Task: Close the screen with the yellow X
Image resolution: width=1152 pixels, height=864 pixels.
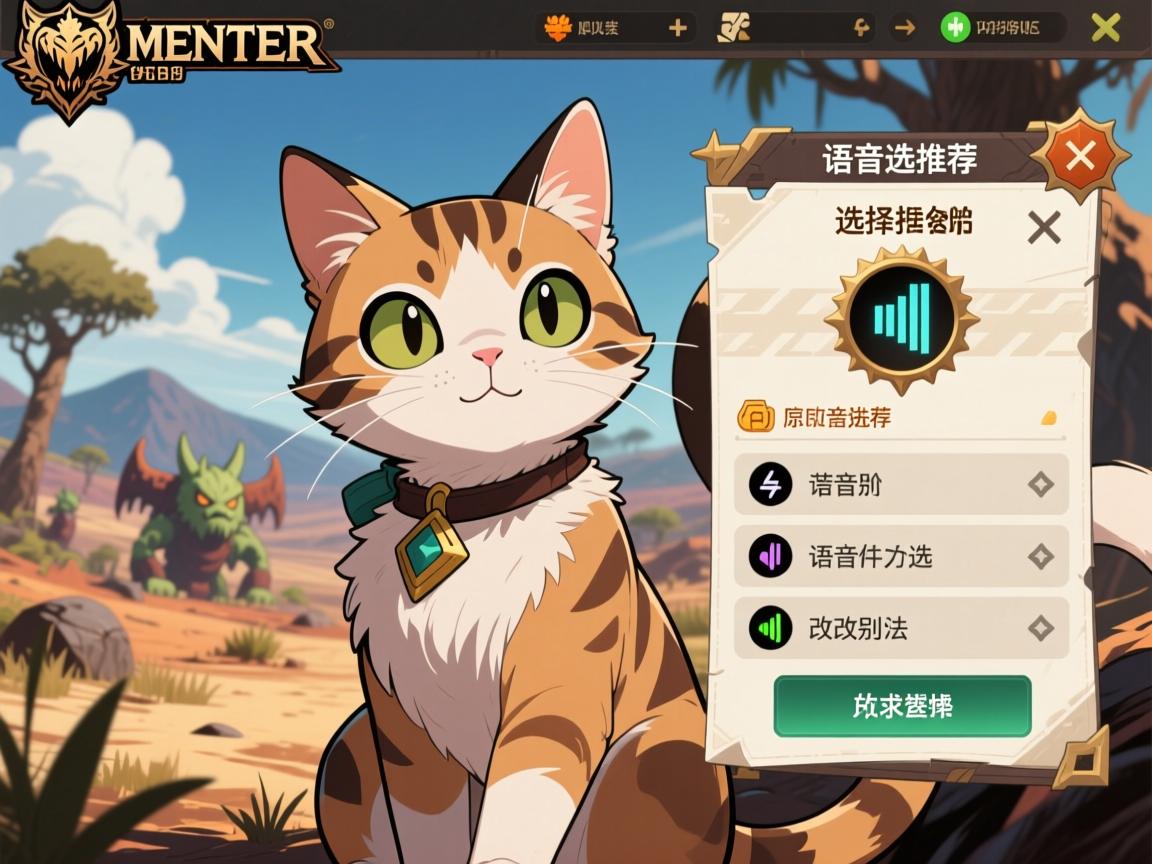Action: pyautogui.click(x=1105, y=28)
